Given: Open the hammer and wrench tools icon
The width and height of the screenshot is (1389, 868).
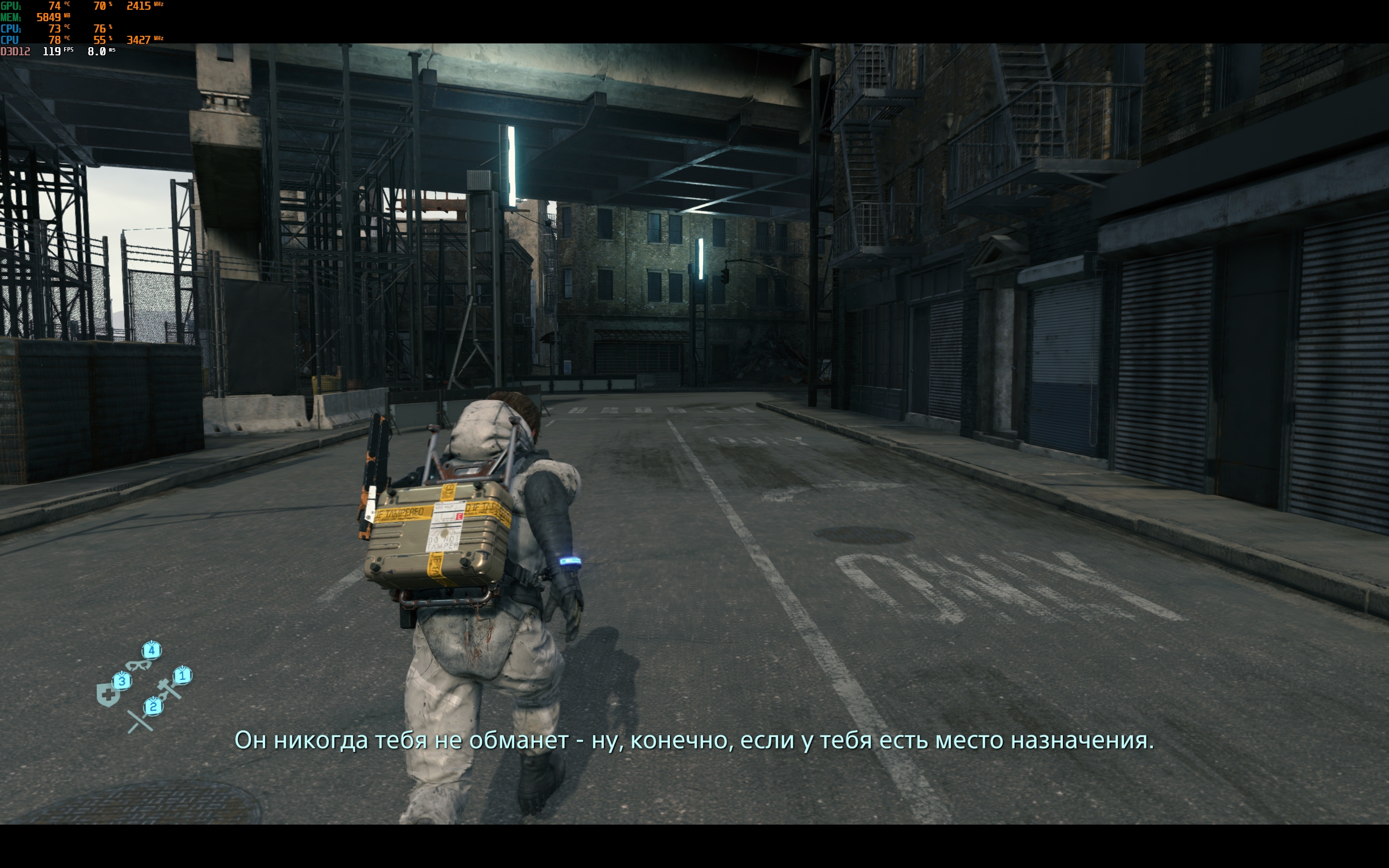Looking at the screenshot, I should [169, 690].
